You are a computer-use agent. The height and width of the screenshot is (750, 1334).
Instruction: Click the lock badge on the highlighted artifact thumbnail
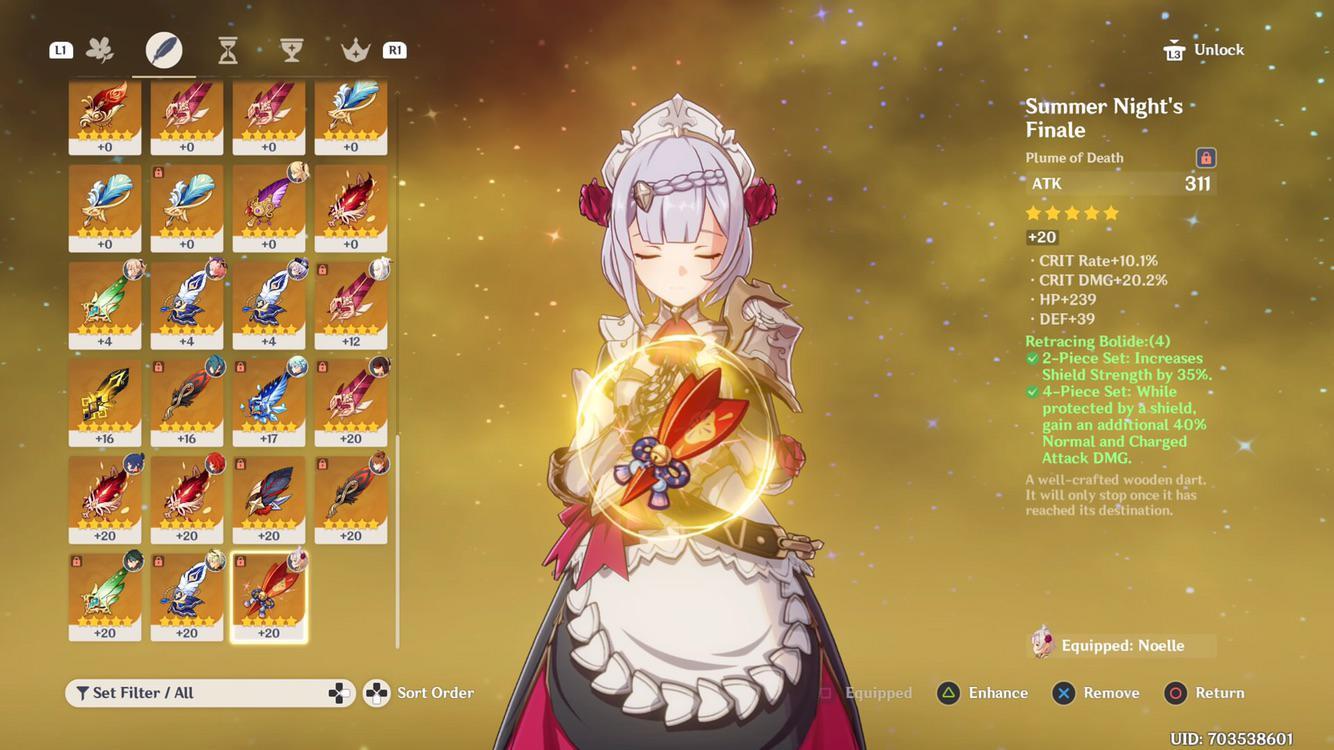[x=241, y=560]
